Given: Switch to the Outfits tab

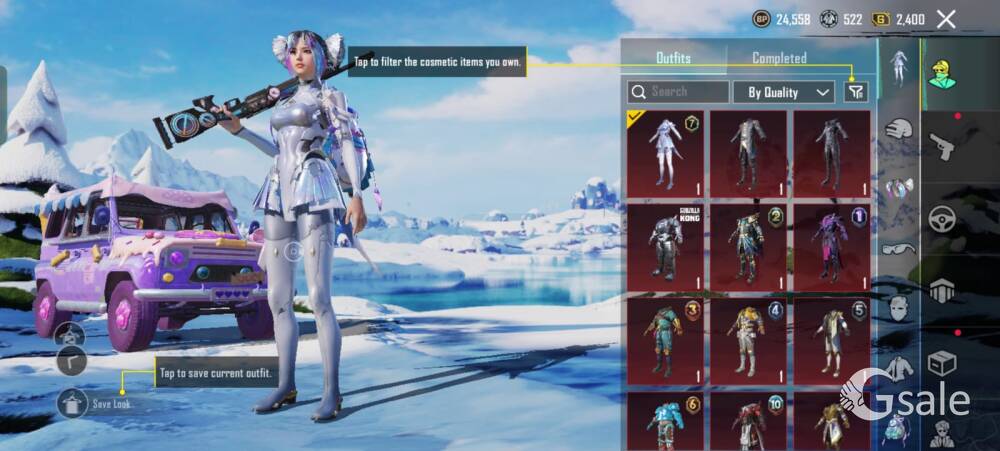Looking at the screenshot, I should (x=673, y=58).
